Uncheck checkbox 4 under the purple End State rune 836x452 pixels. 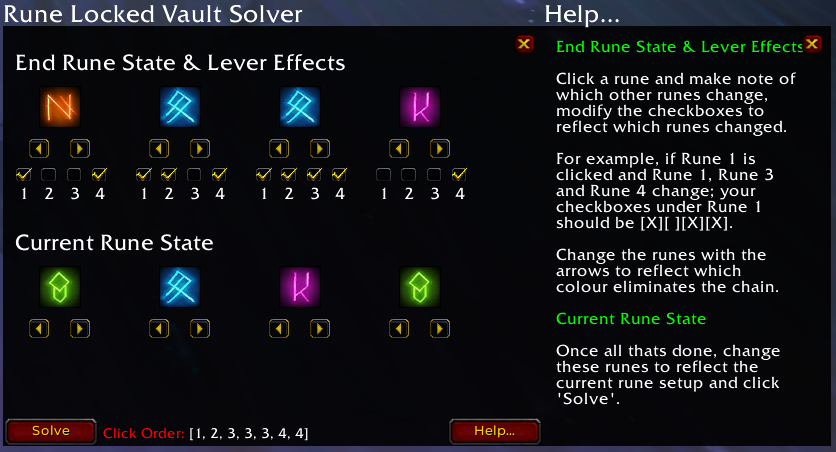tap(459, 175)
